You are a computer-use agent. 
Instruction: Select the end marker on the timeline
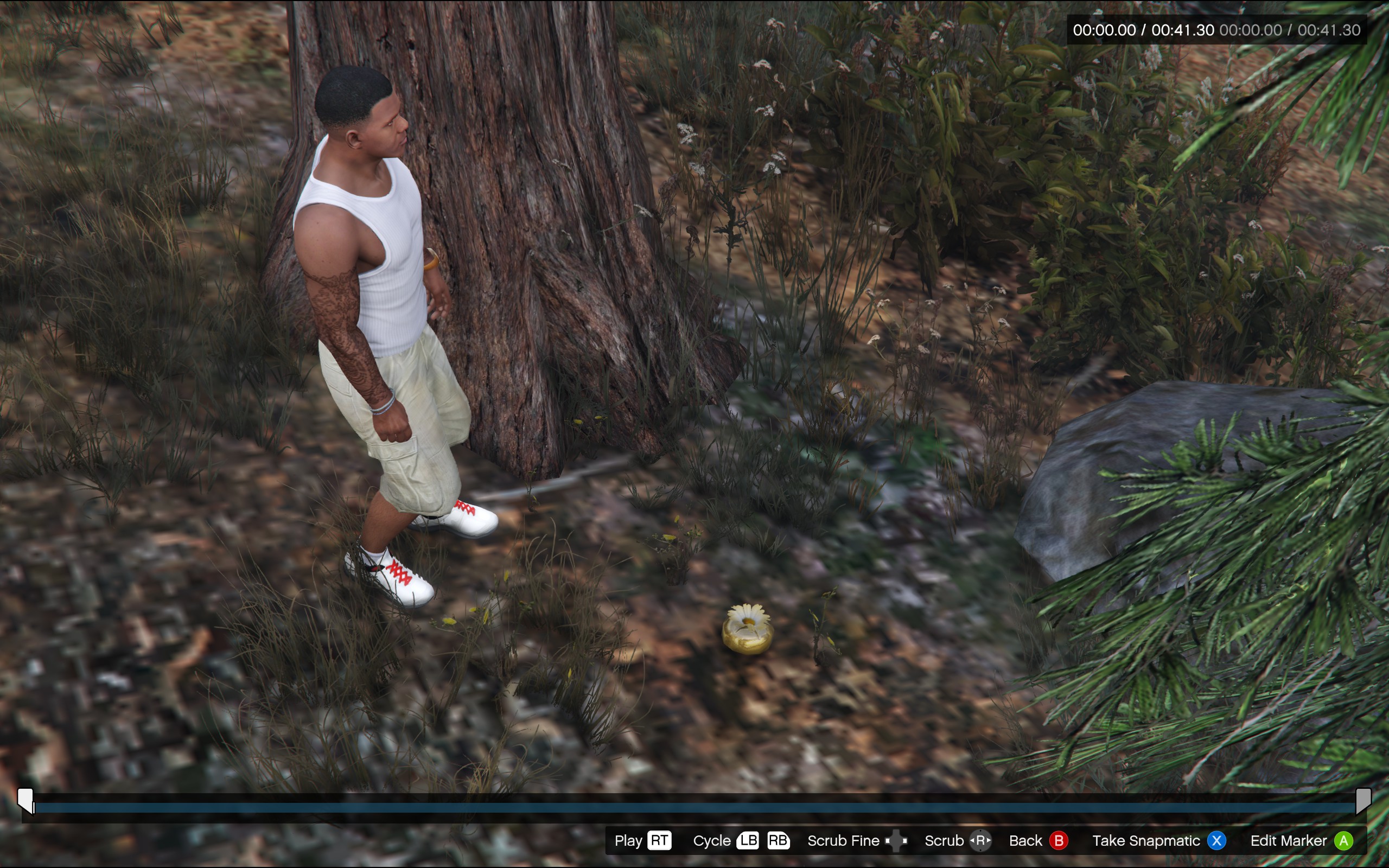[1363, 800]
